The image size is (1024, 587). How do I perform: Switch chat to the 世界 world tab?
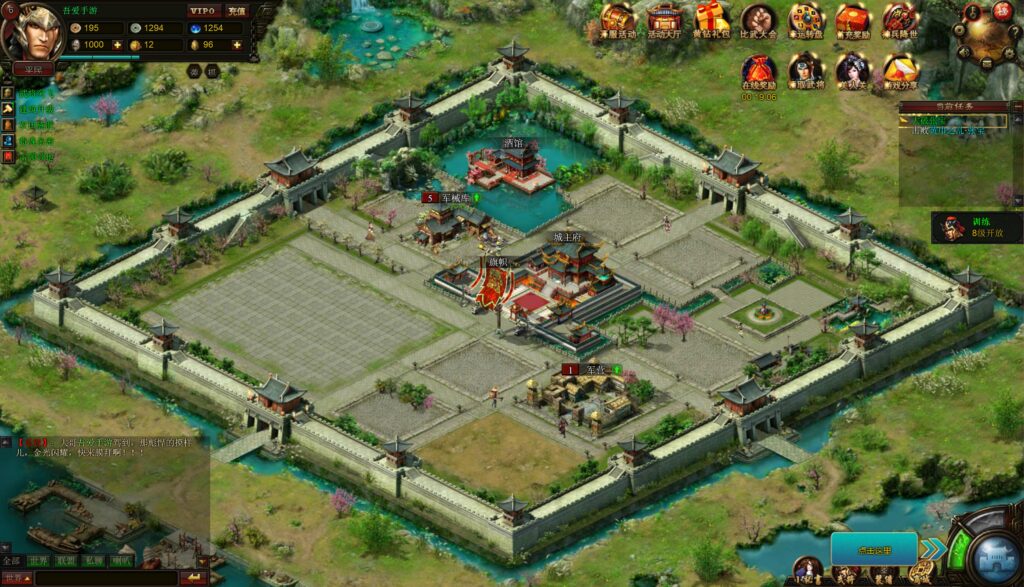(38, 561)
